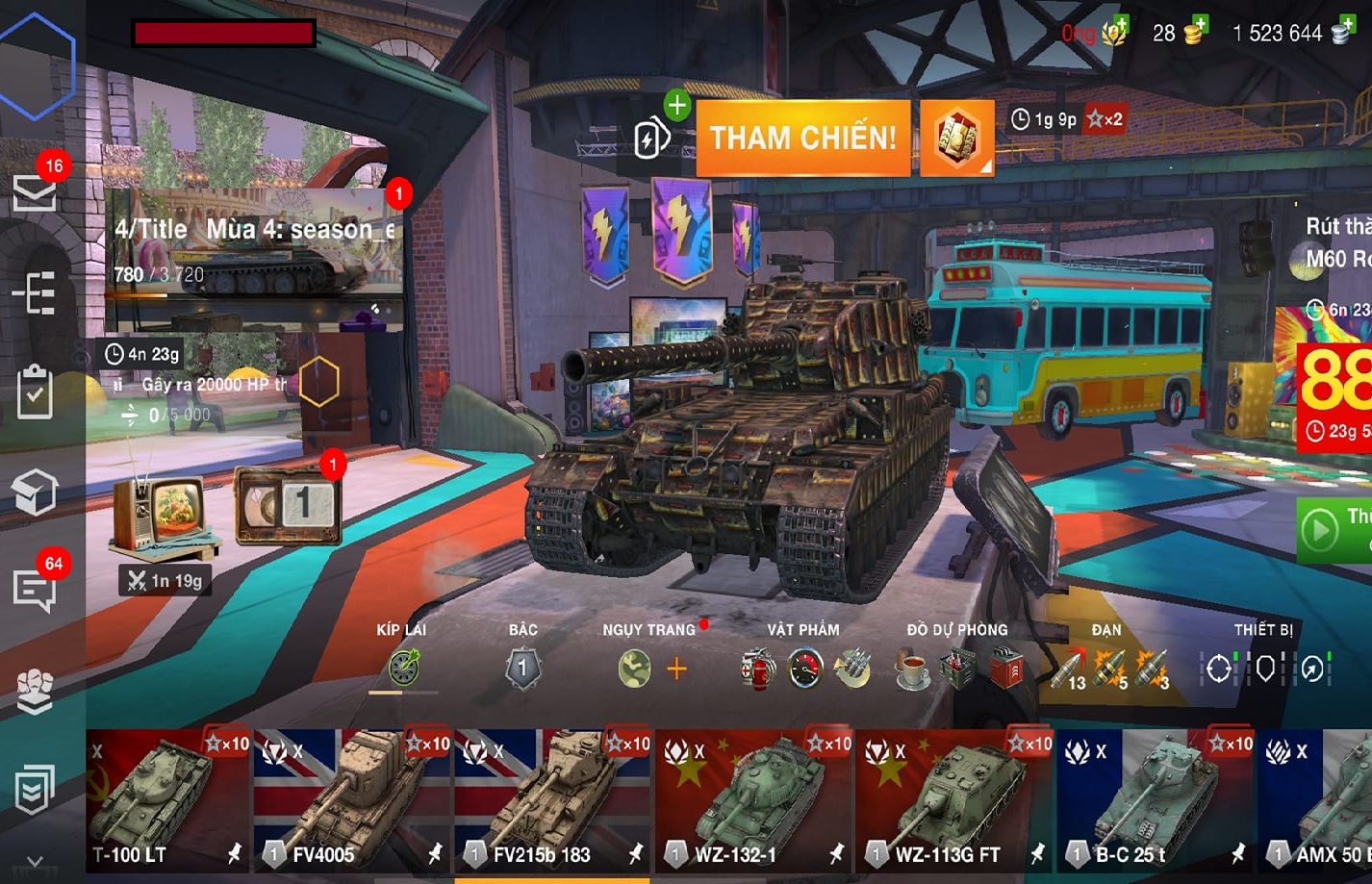Select the FV4005 tank card
Screen dimensions: 1372x884
352,801
